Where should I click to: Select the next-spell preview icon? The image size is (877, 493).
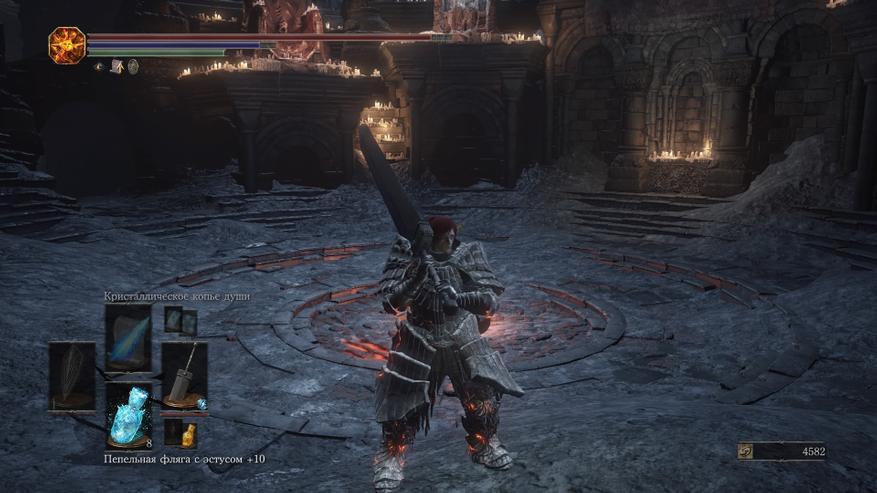(x=180, y=321)
